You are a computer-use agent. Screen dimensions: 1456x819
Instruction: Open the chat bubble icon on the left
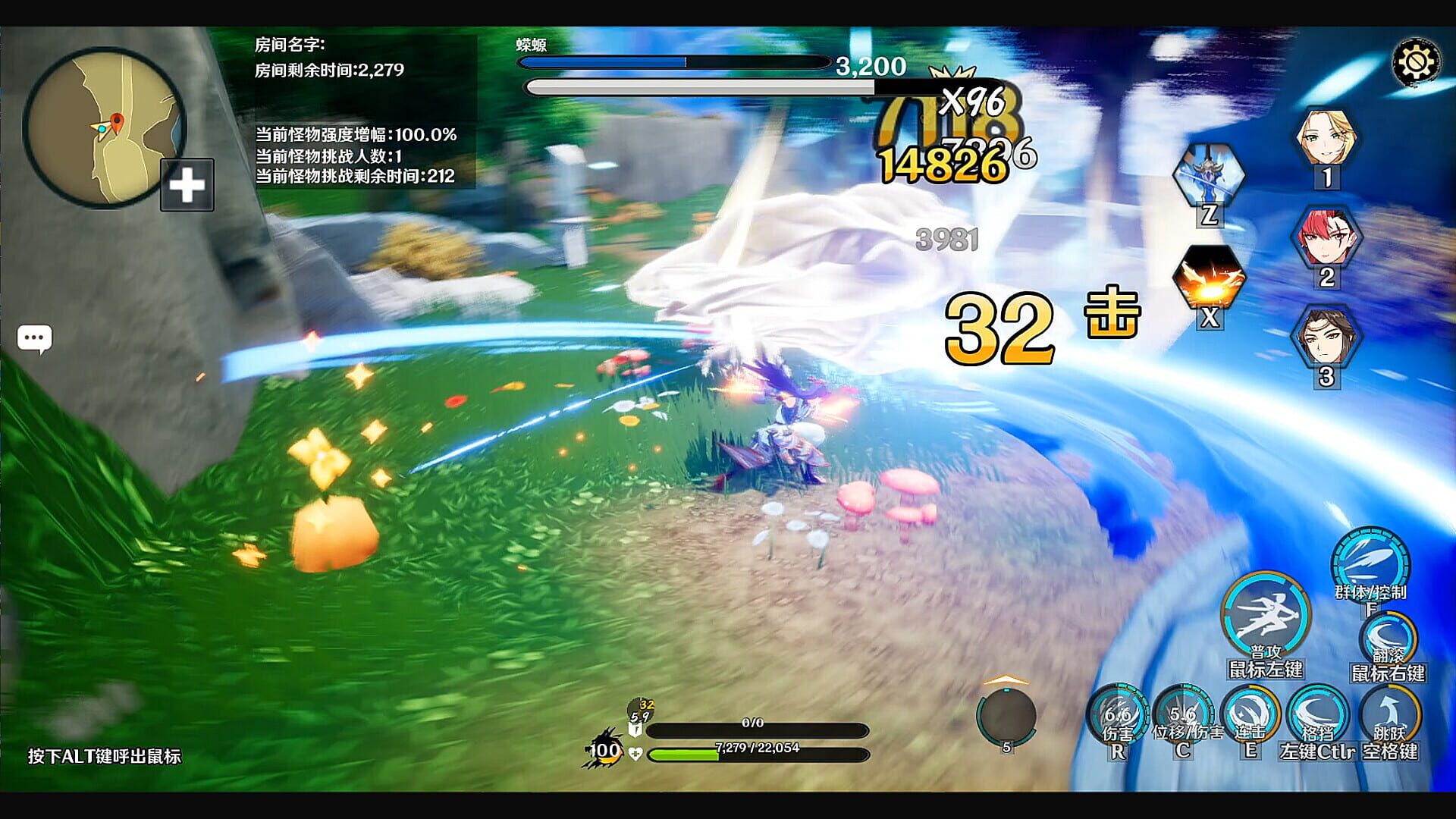point(34,339)
